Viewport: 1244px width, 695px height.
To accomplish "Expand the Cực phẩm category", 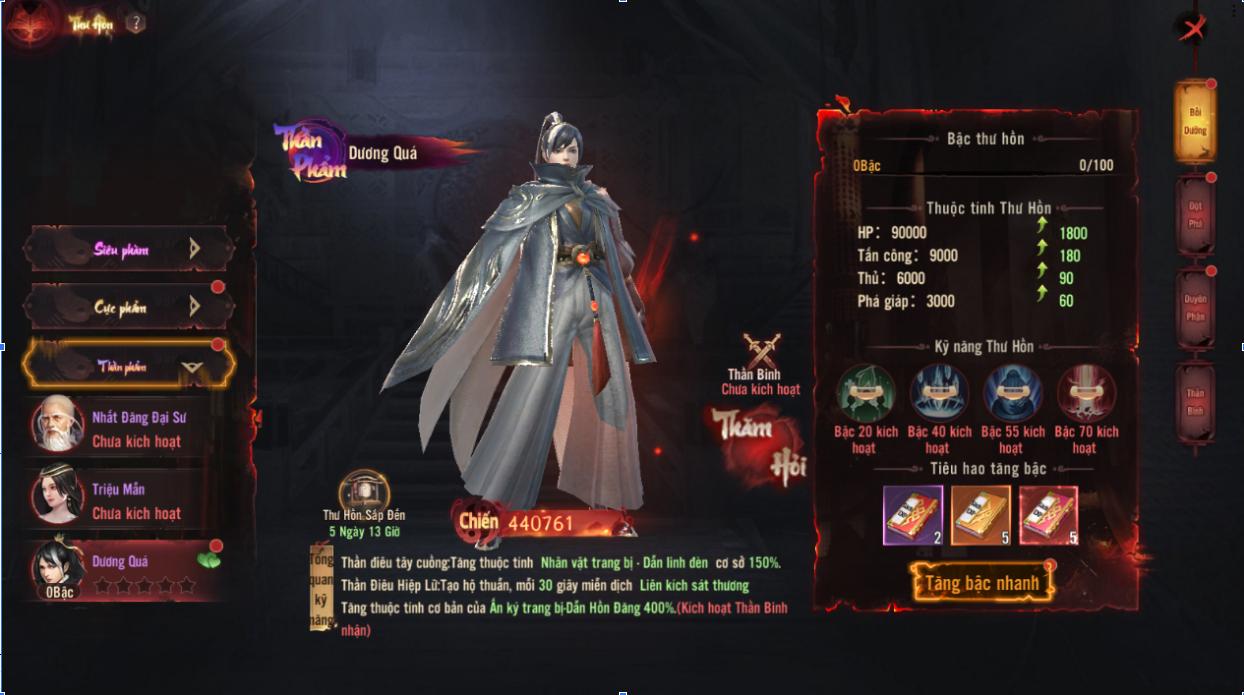I will [x=128, y=307].
